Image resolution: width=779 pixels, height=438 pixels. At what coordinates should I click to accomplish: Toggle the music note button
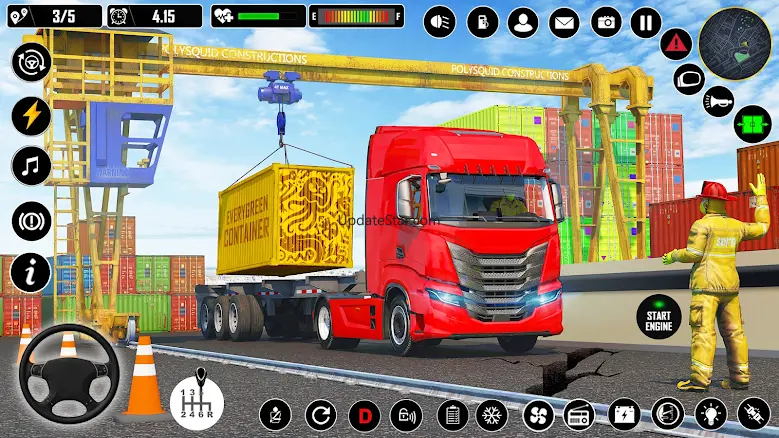click(x=31, y=165)
